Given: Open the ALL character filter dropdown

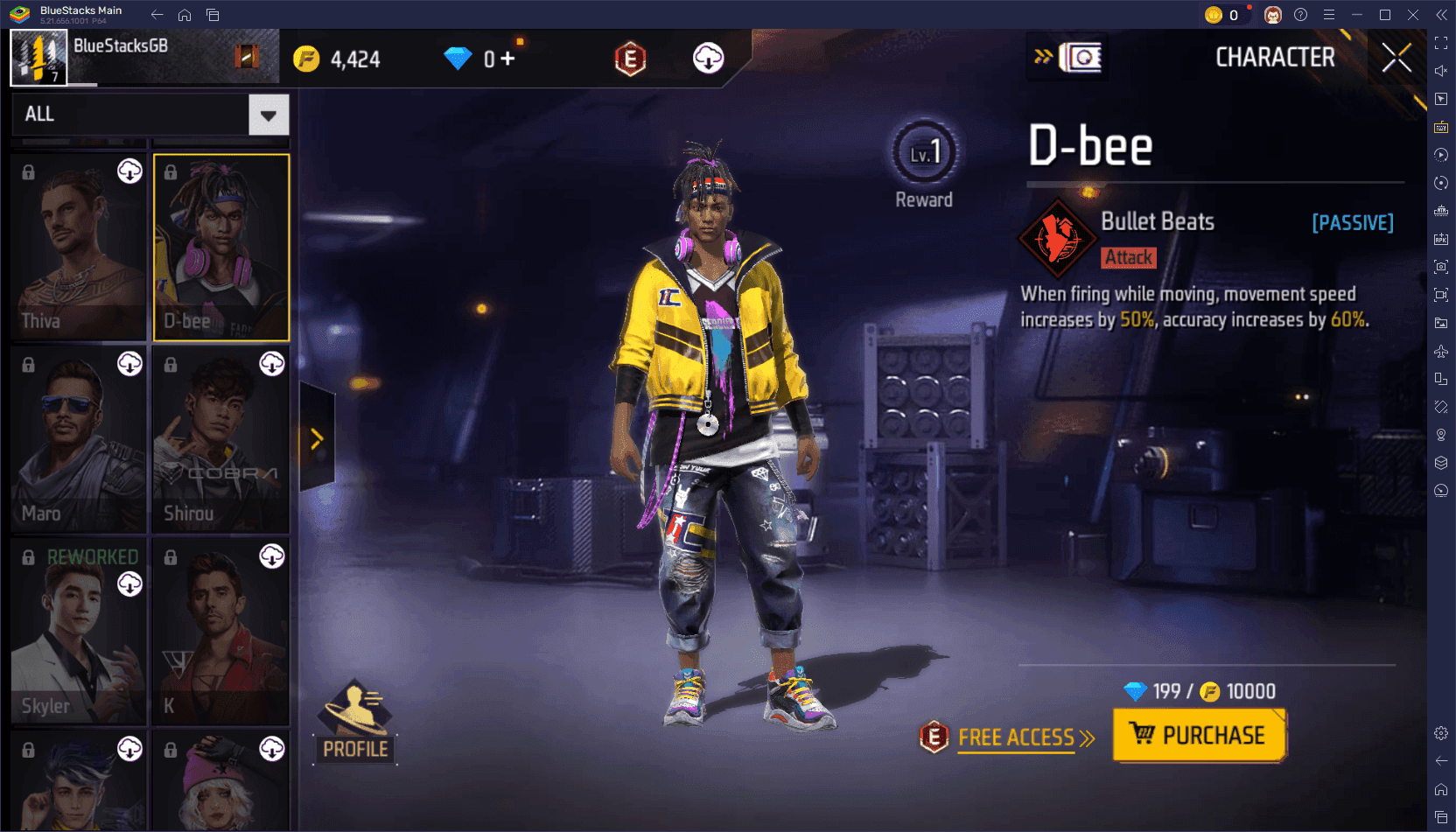Looking at the screenshot, I should click(149, 114).
